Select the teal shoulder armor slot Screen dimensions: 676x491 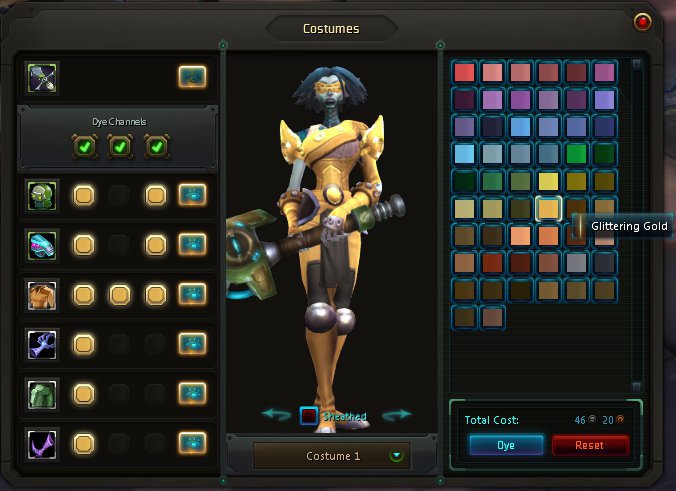pyautogui.click(x=43, y=245)
